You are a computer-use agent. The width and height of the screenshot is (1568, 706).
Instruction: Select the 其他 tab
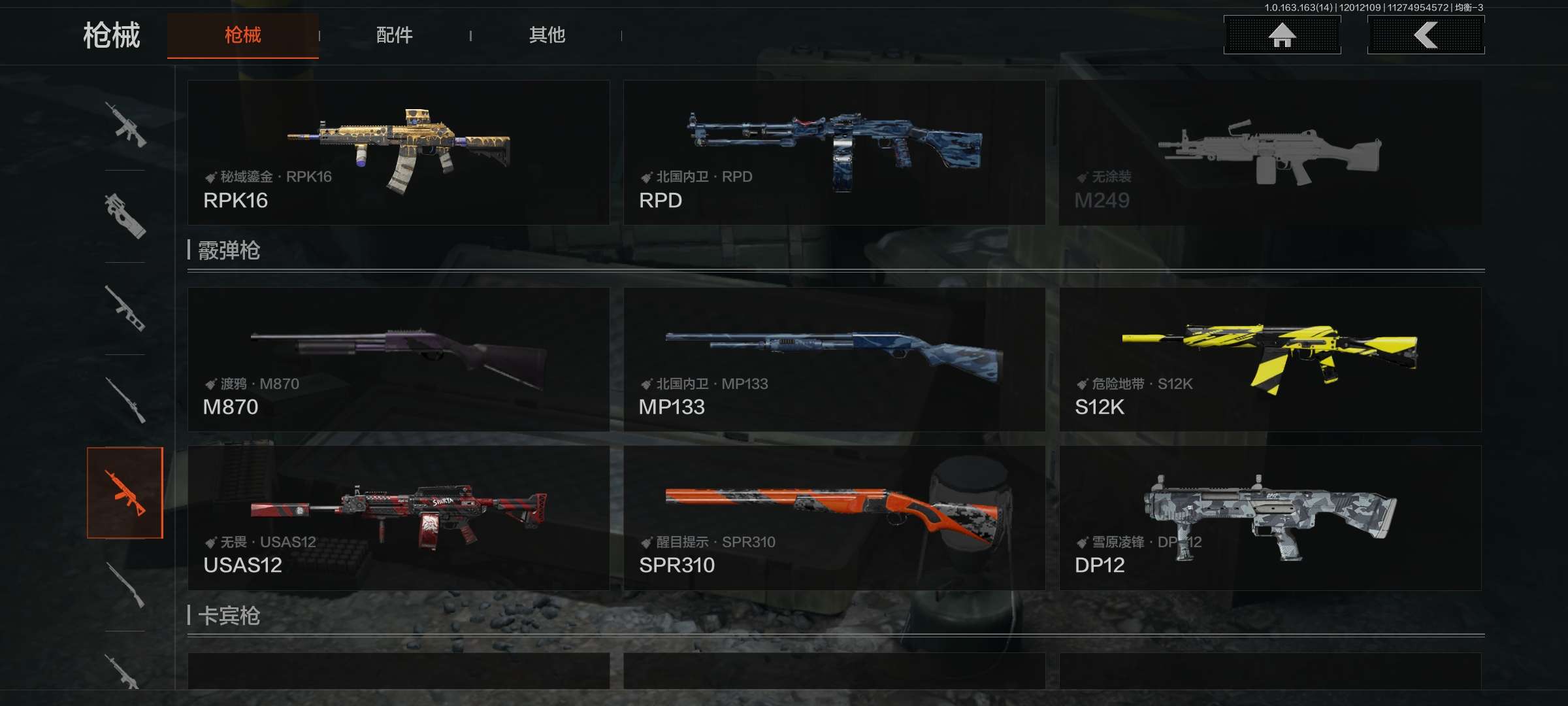click(x=547, y=35)
